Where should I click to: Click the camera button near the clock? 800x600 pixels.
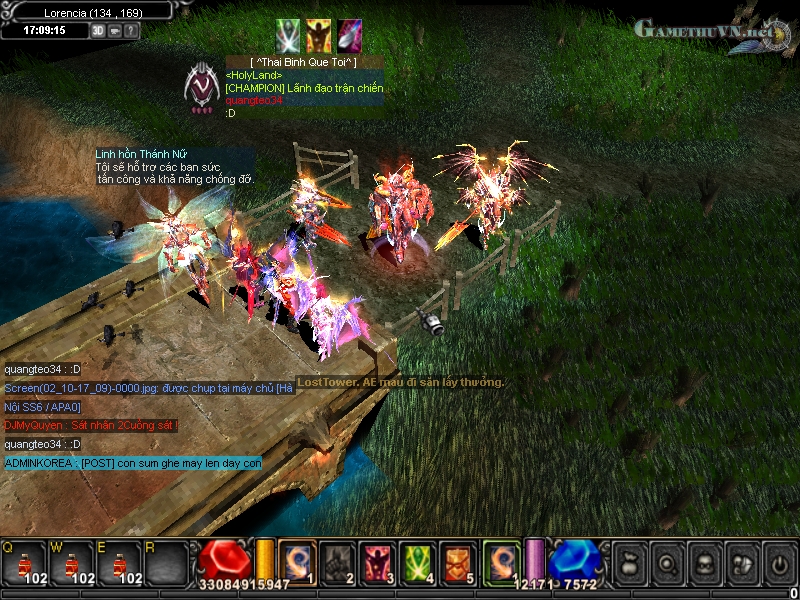tap(115, 30)
